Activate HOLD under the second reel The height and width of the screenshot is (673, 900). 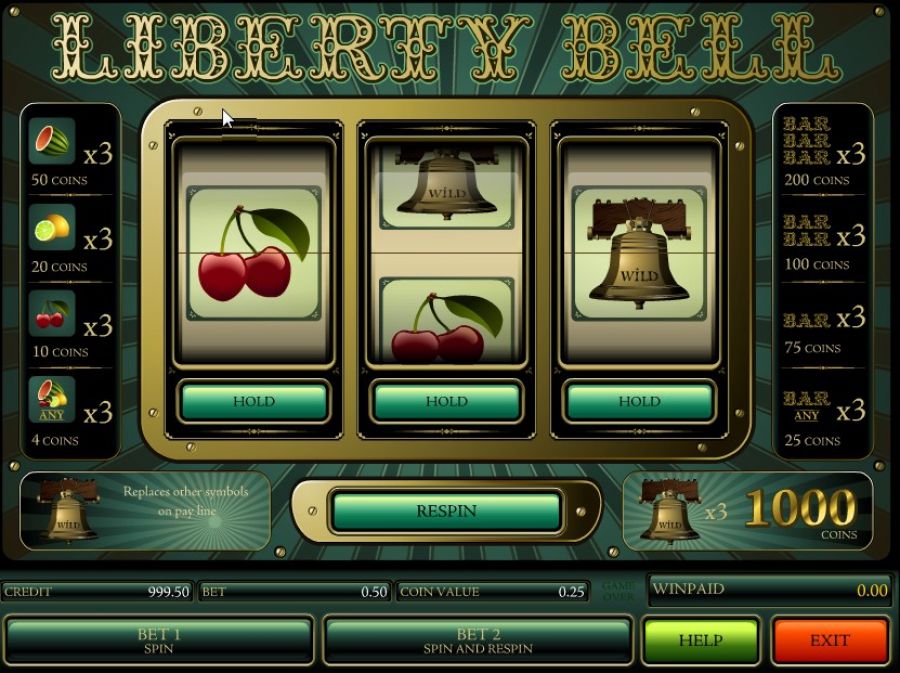446,402
